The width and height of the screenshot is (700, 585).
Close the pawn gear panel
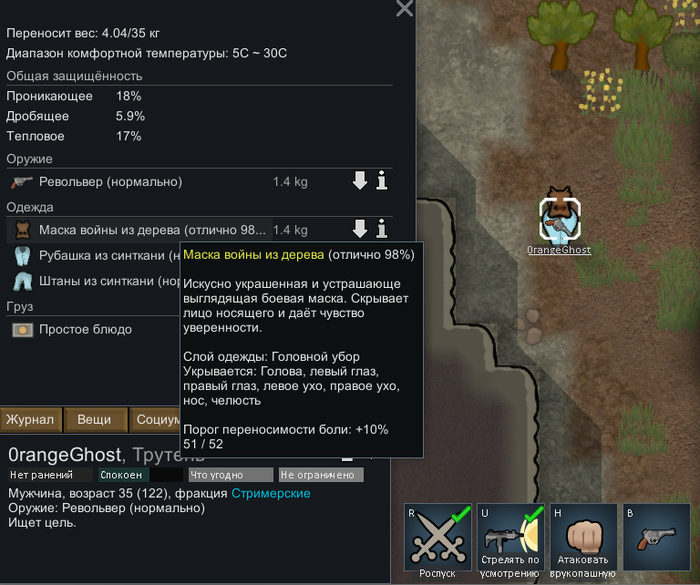(404, 9)
